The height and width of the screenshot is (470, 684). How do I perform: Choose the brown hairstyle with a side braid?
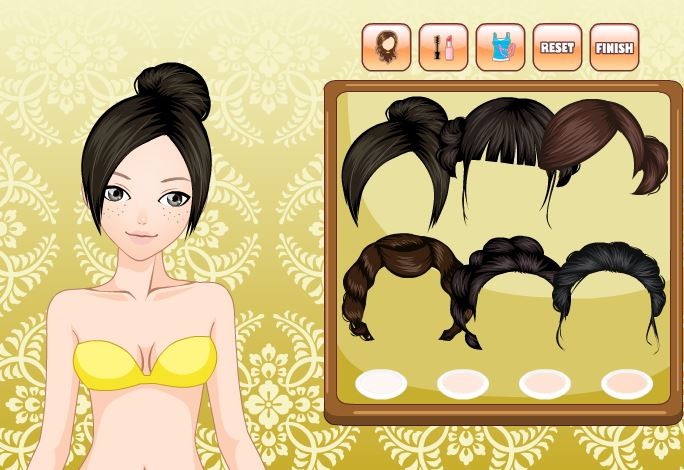396,275
